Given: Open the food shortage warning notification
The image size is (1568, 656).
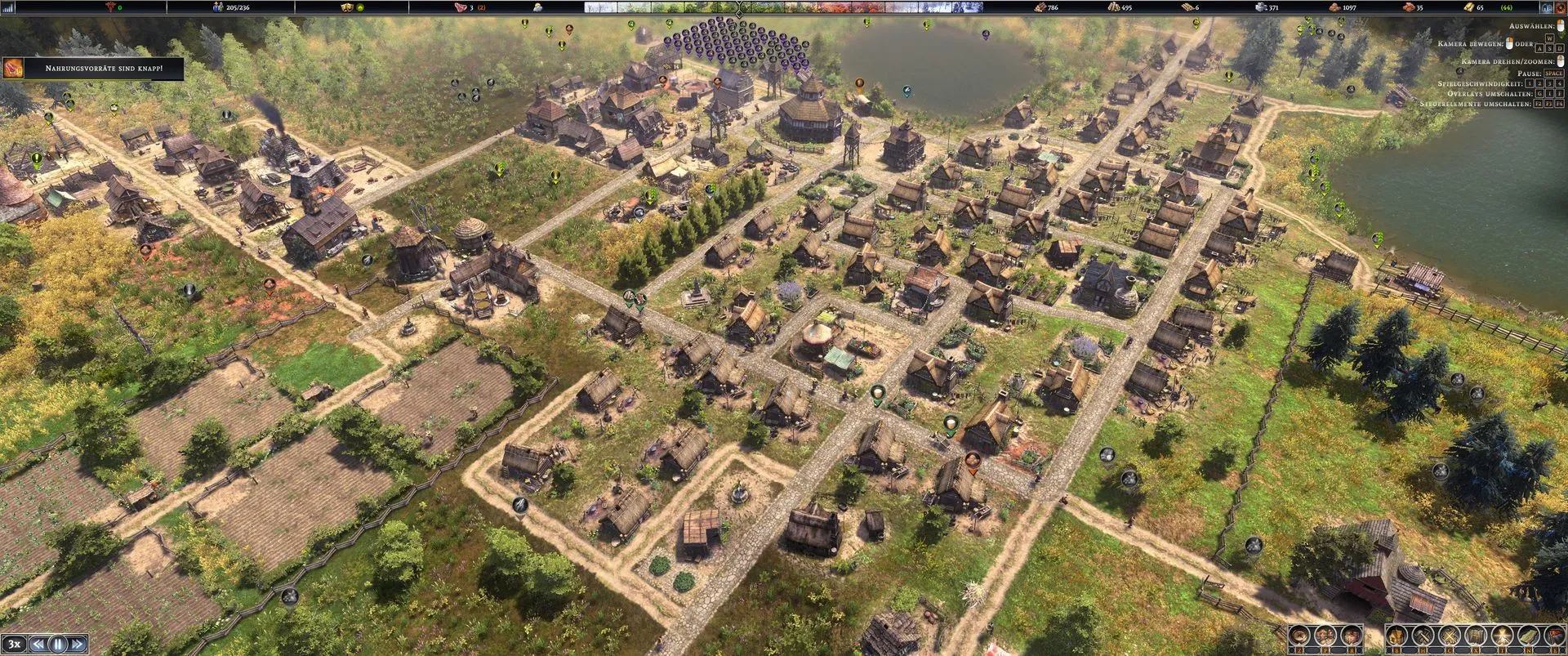Looking at the screenshot, I should (x=93, y=69).
